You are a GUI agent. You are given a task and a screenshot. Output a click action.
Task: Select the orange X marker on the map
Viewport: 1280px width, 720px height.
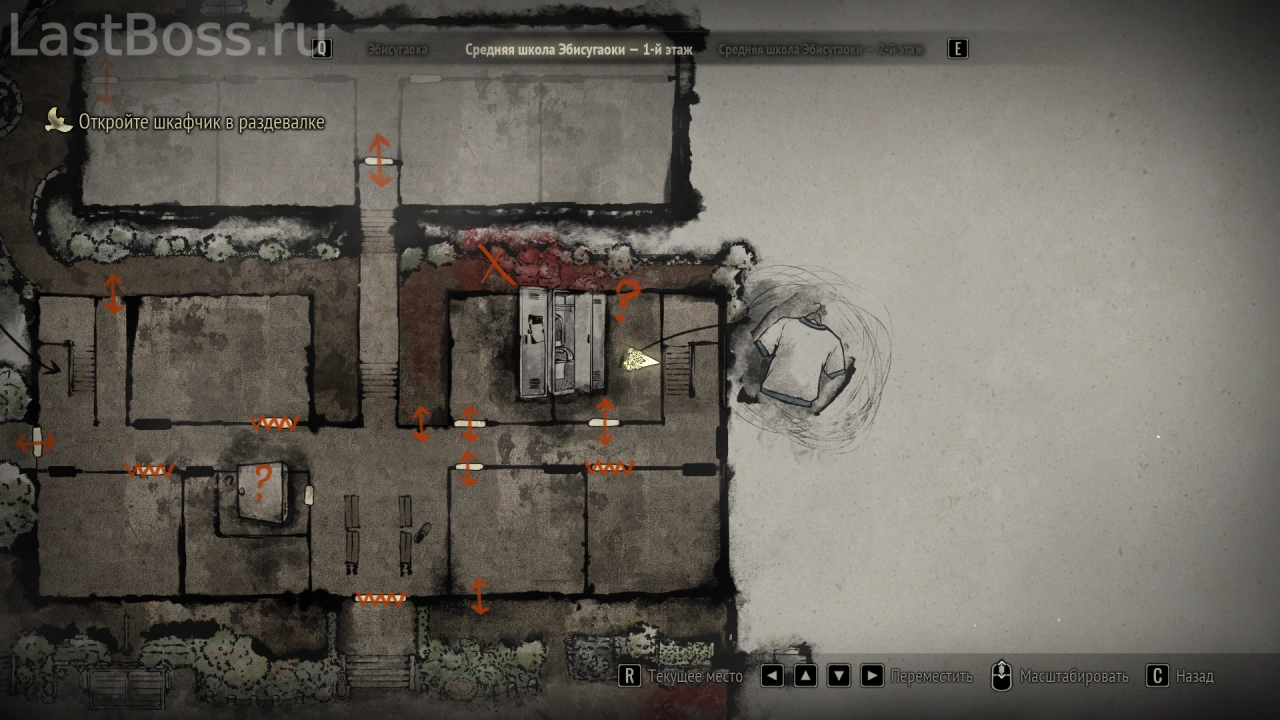pyautogui.click(x=492, y=265)
